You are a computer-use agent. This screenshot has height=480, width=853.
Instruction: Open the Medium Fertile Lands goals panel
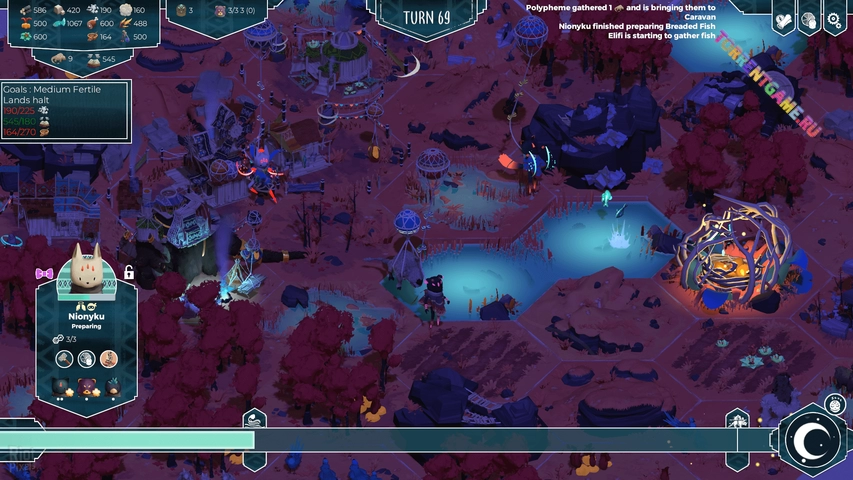pyautogui.click(x=64, y=110)
